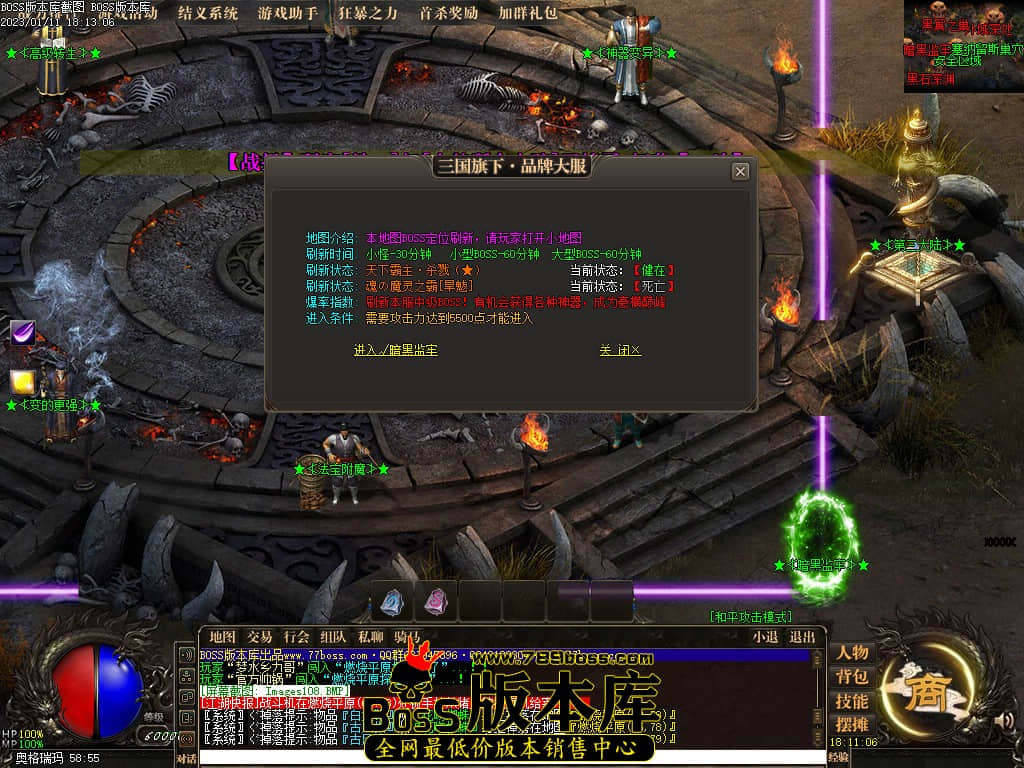Image resolution: width=1024 pixels, height=768 pixels.
Task: Activate the purple slash skill icon
Action: tap(23, 332)
